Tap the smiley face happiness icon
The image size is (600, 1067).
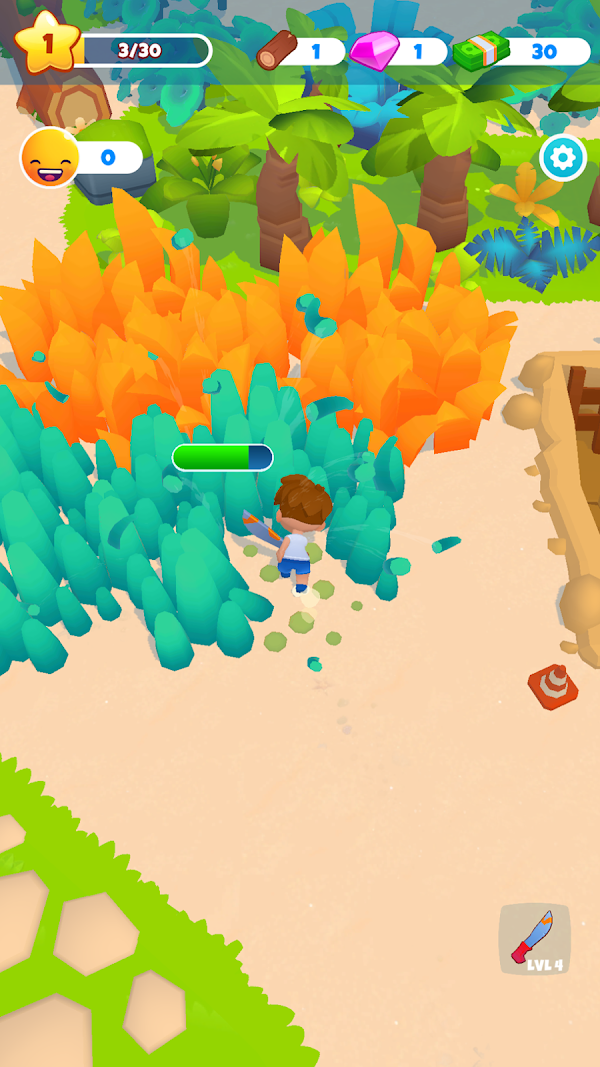49,158
